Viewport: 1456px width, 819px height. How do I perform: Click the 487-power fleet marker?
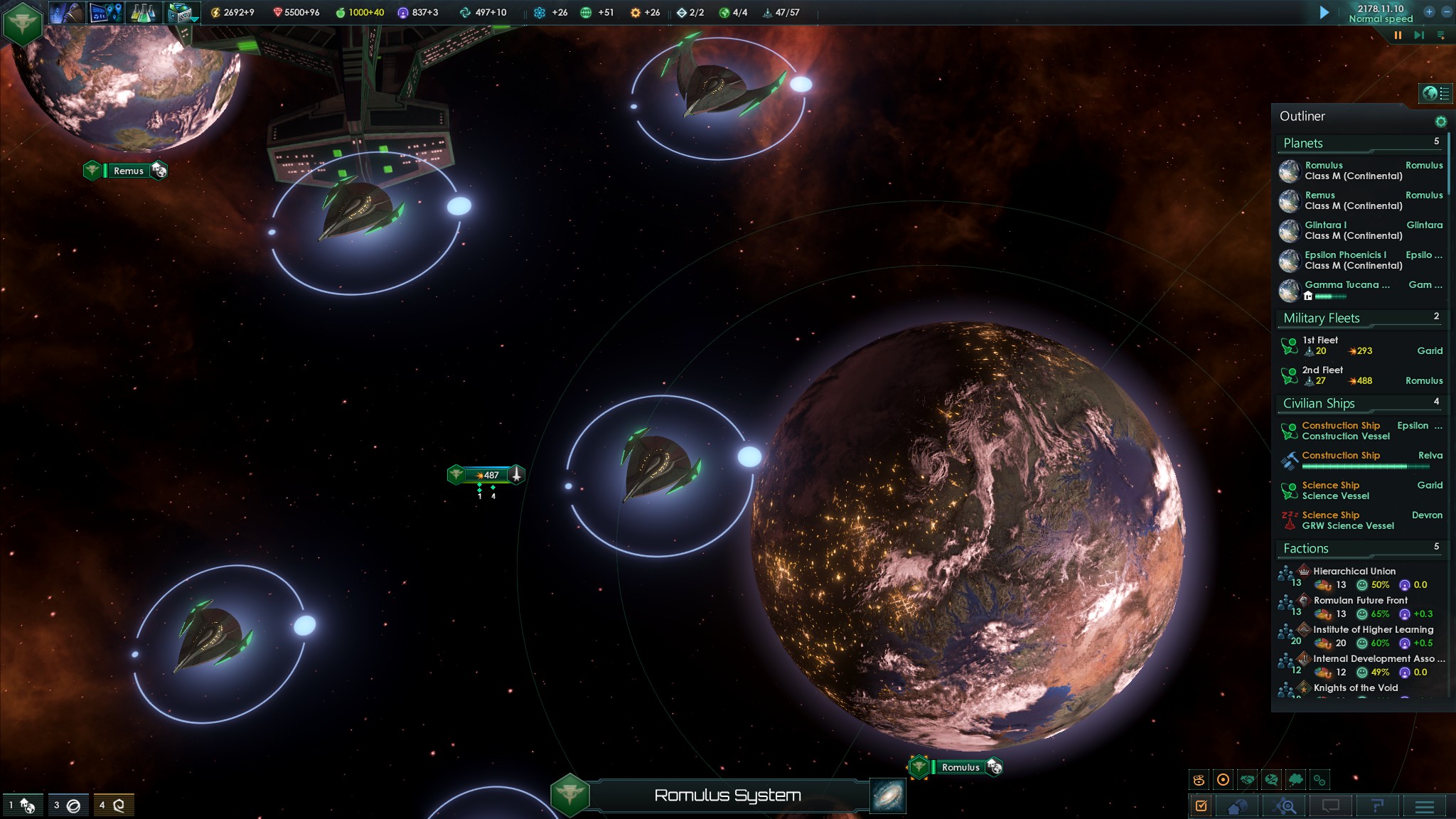[x=488, y=475]
